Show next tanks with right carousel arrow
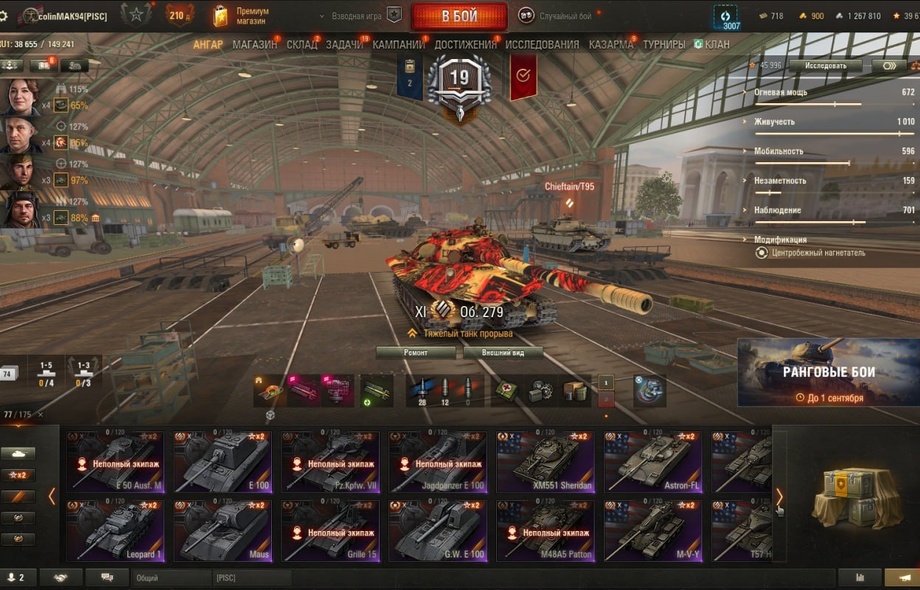Viewport: 920px width, 590px height. click(x=780, y=496)
